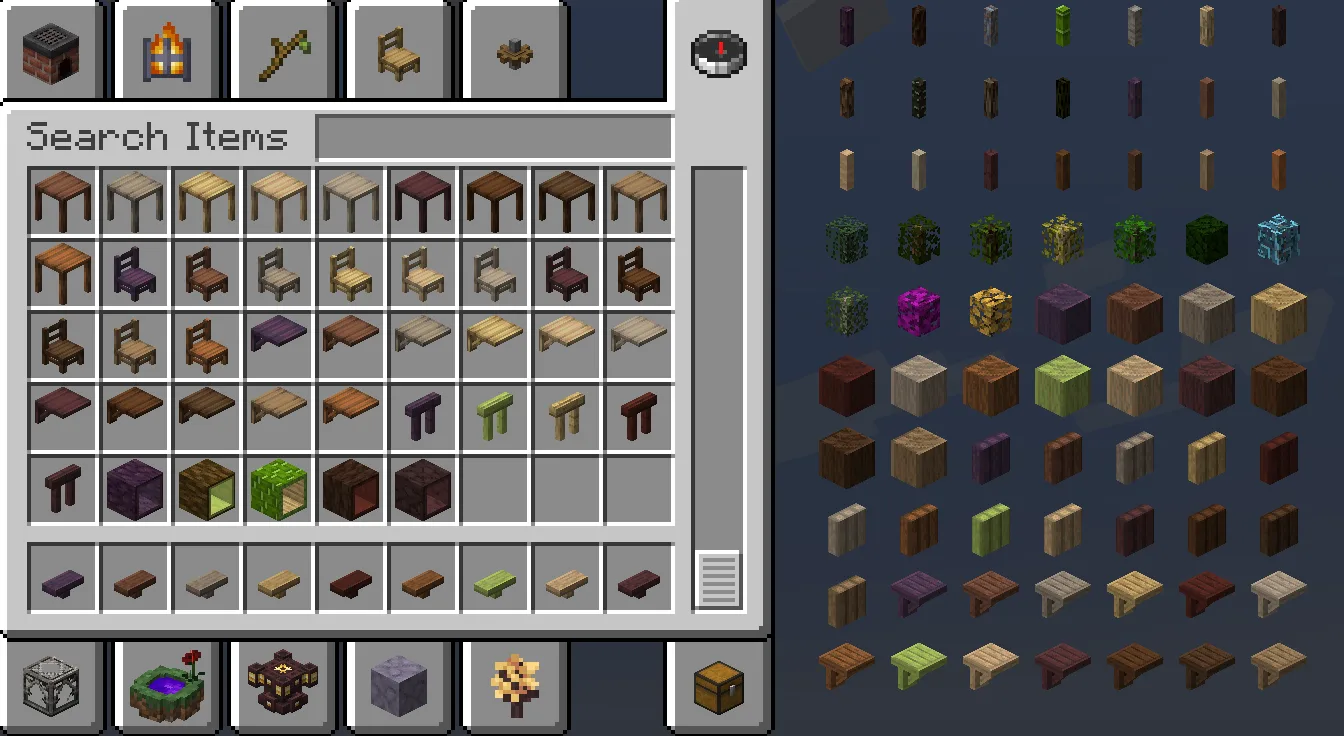The image size is (1344, 736).
Task: Select the stone block tab
Action: tap(399, 685)
